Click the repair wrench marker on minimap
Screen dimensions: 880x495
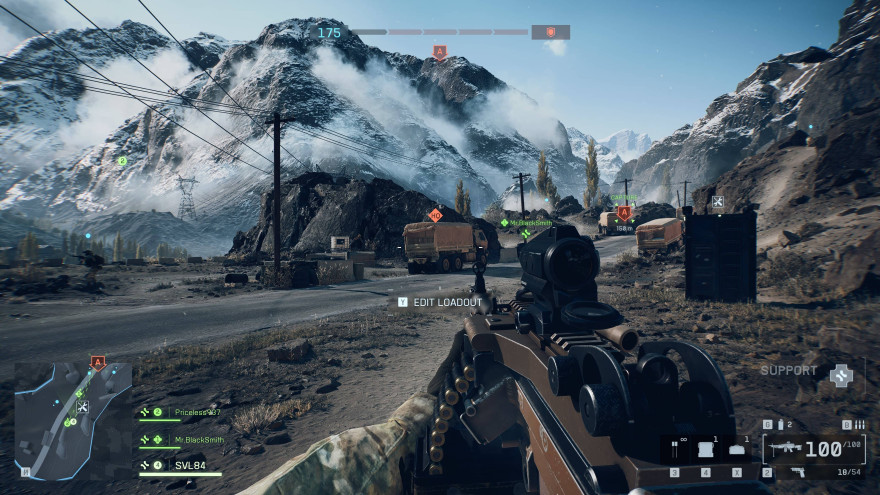82,407
